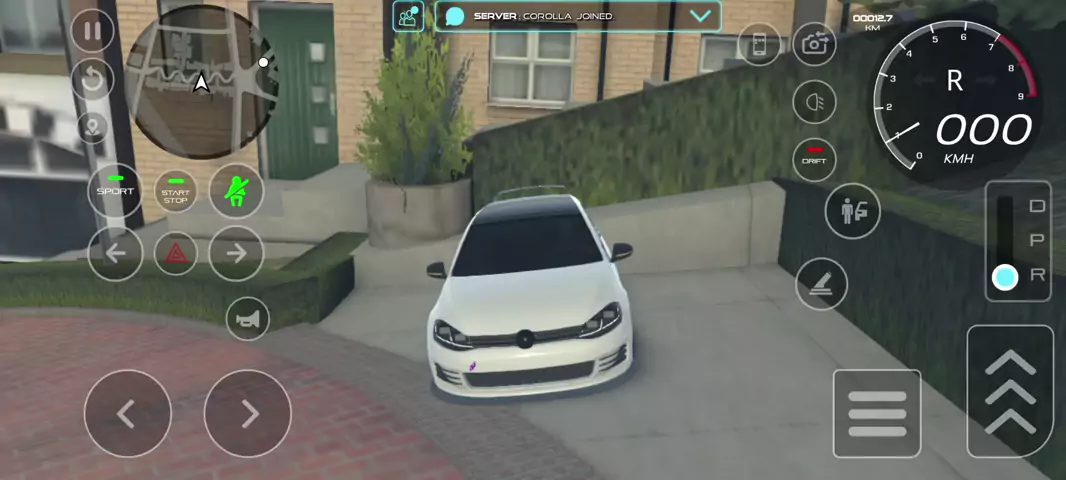Switch the camera view

(x=814, y=44)
